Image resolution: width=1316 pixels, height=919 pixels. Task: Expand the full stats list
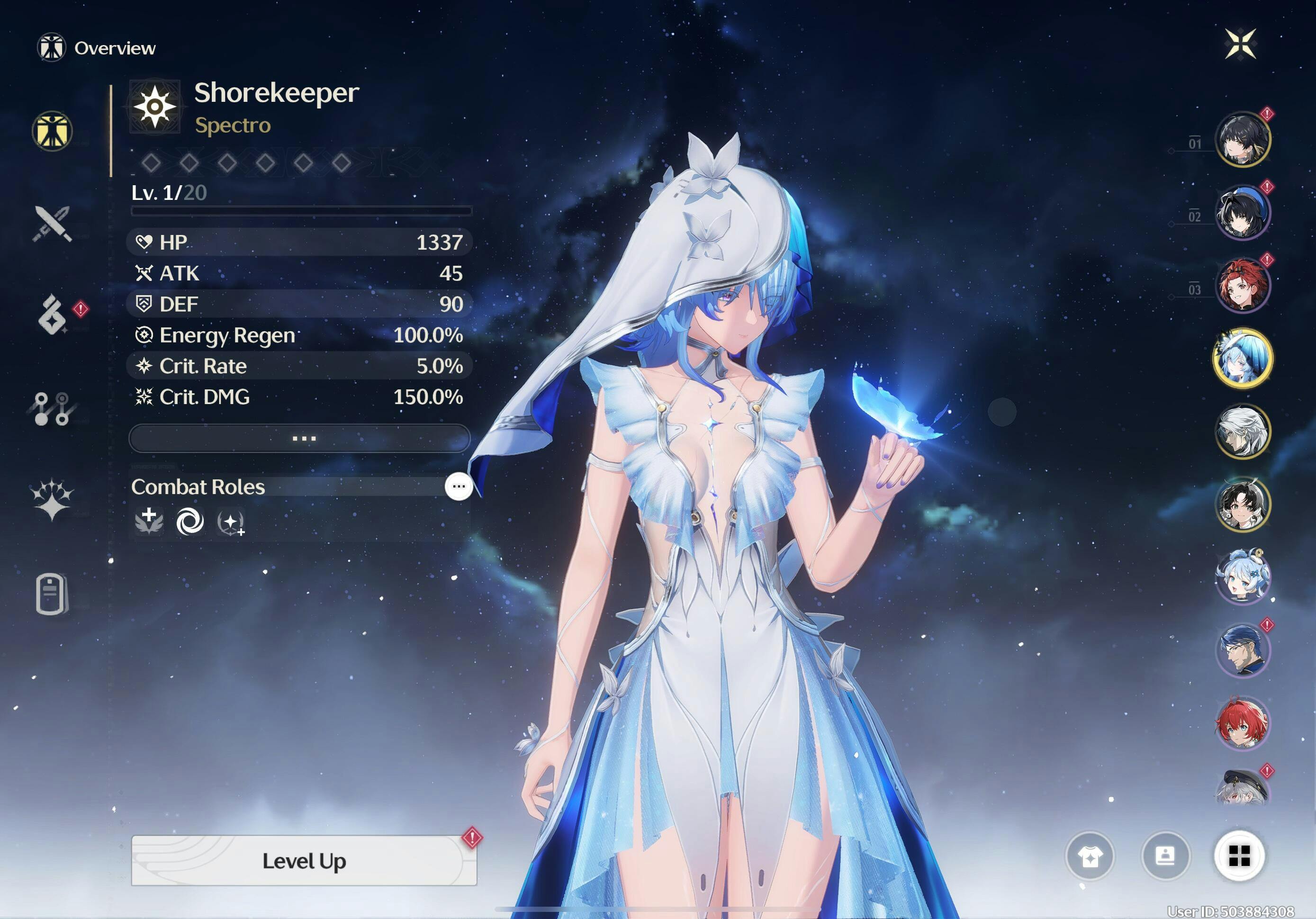click(300, 439)
